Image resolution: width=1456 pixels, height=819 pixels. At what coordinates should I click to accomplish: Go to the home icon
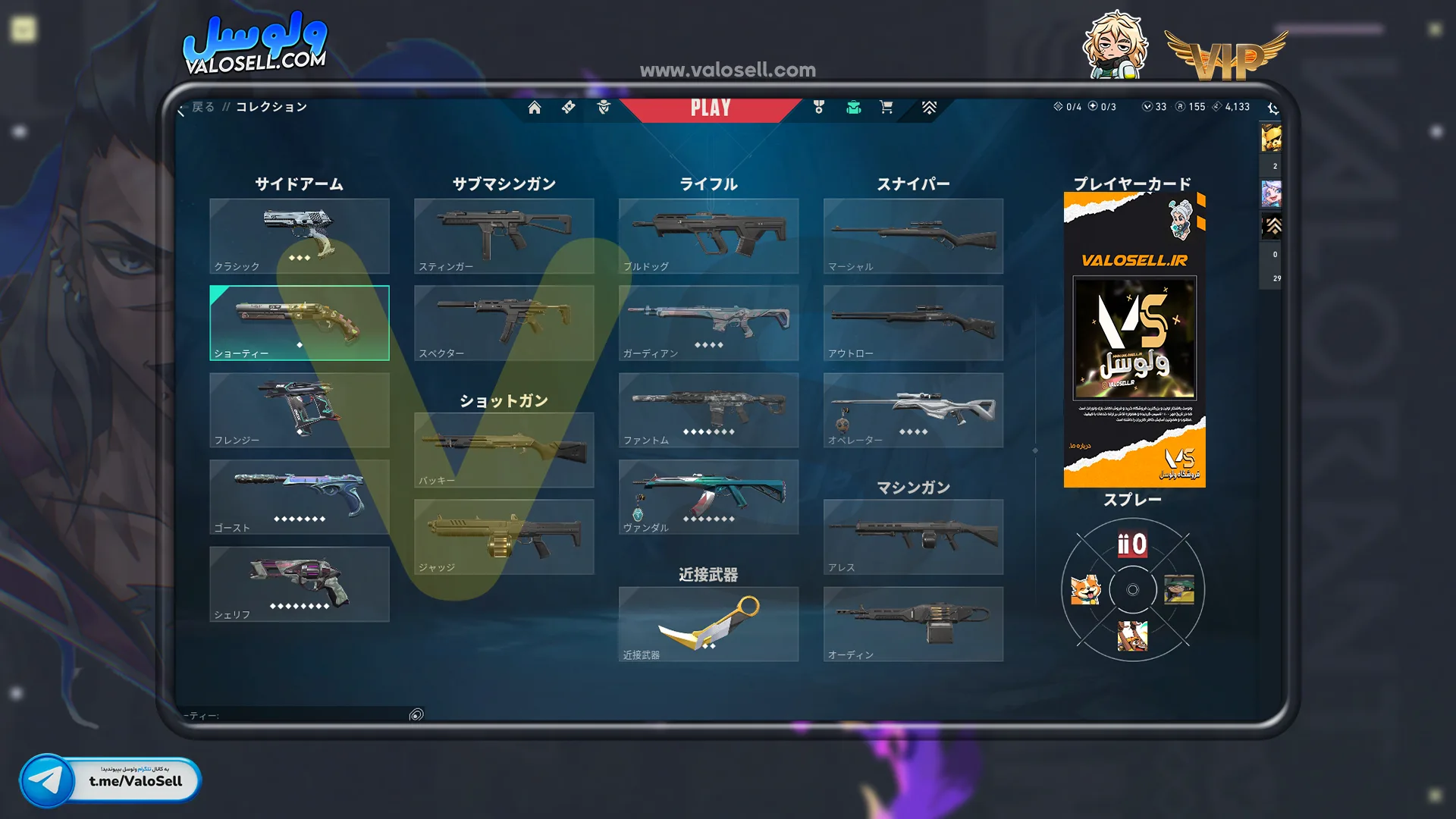pyautogui.click(x=535, y=108)
